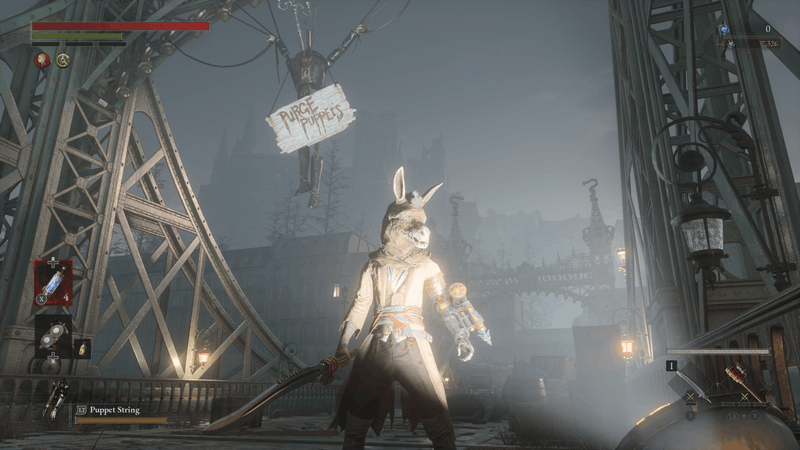
Task: Select the lower belt slot with round device
Action: coord(52,337)
